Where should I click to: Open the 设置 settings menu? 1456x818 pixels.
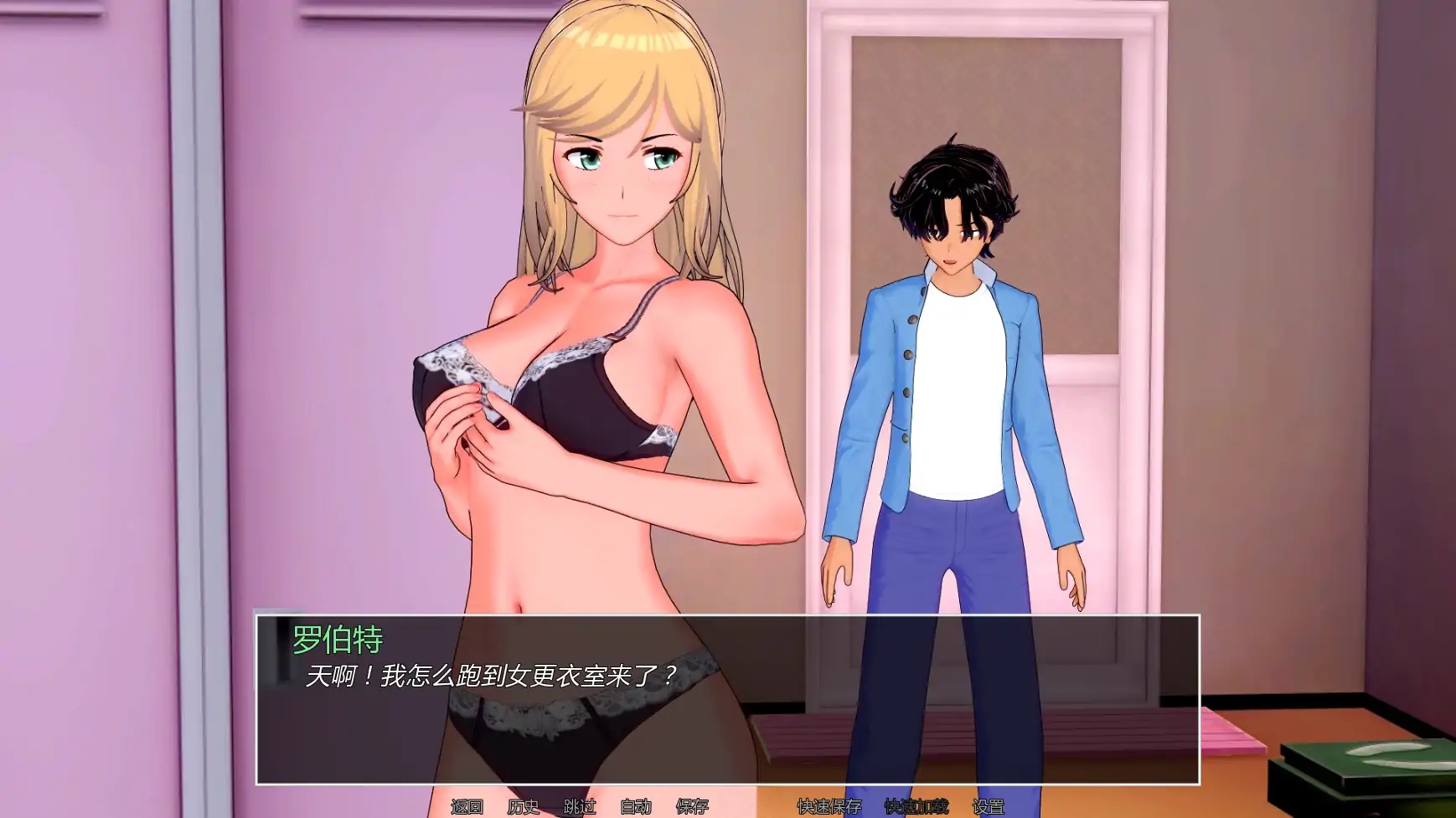(x=990, y=805)
